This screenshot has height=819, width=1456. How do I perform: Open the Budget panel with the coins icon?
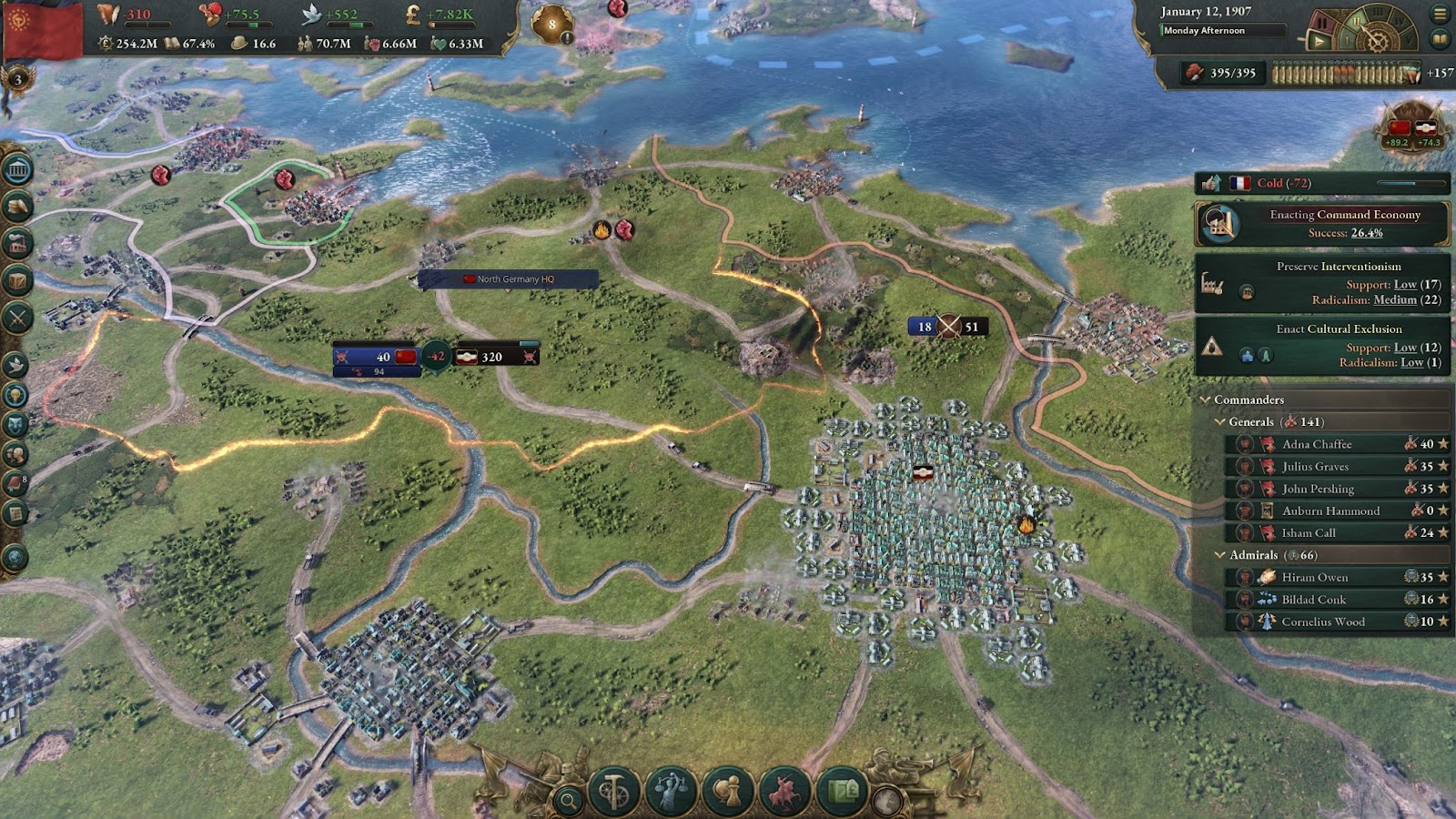point(17,207)
